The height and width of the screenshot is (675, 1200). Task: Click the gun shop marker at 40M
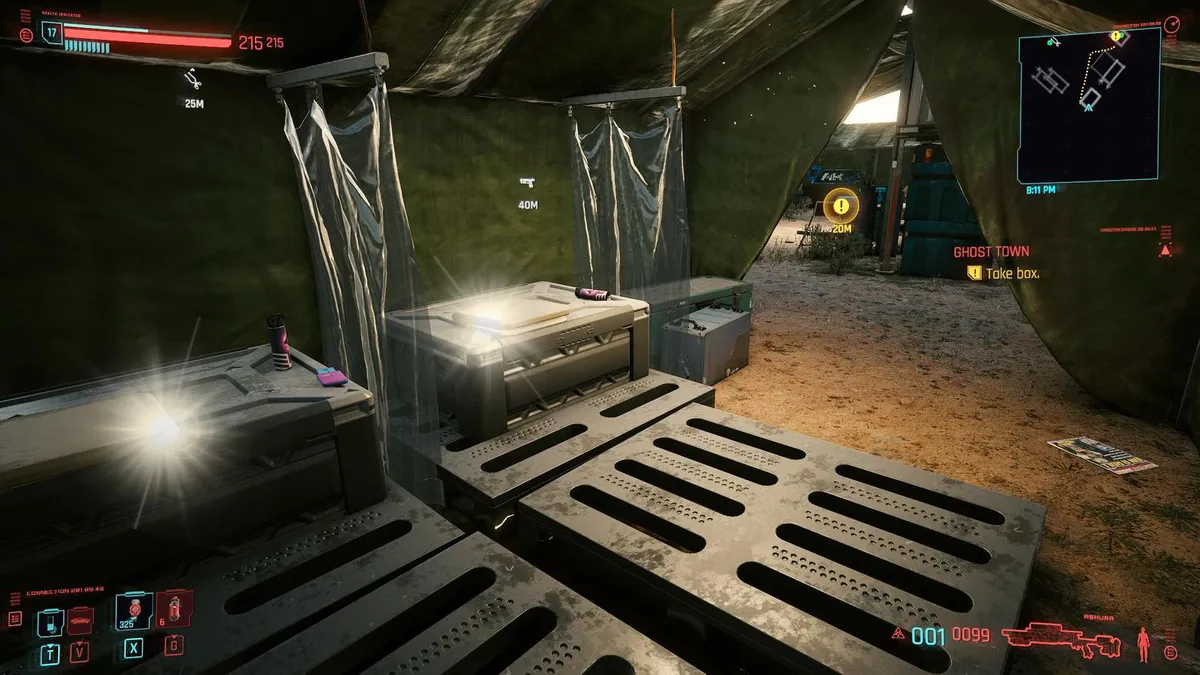pyautogui.click(x=527, y=182)
